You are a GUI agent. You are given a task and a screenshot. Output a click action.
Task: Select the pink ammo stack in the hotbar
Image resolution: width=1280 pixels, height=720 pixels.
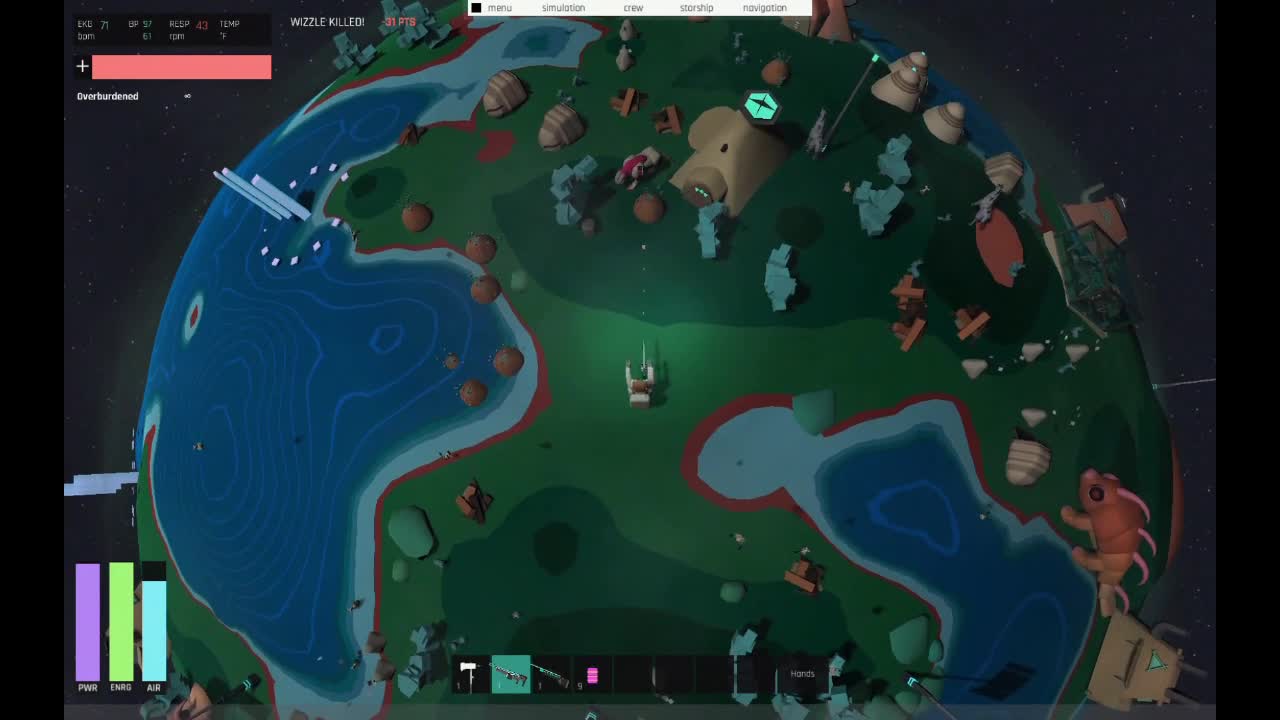592,675
